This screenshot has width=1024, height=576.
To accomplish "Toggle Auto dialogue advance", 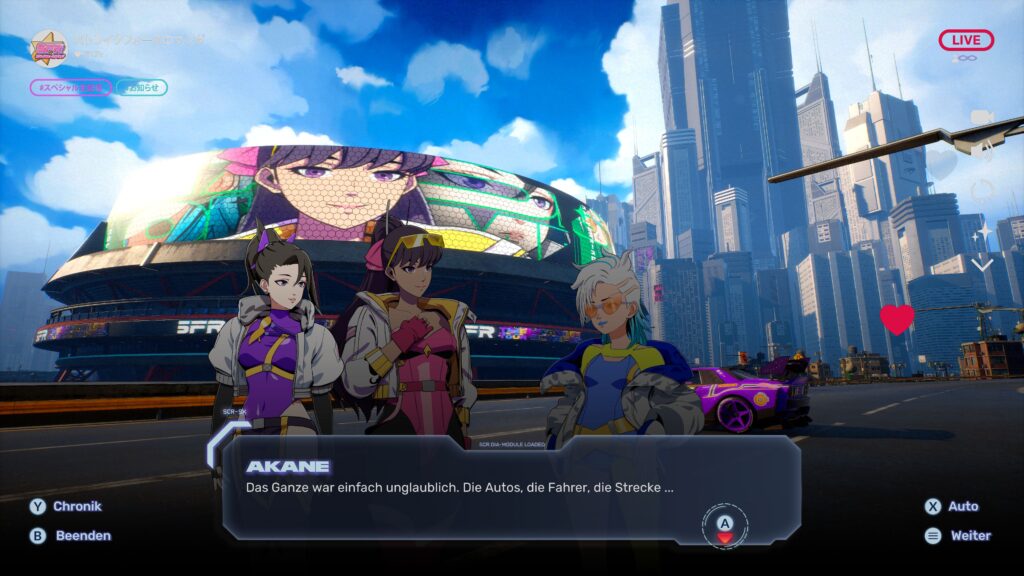I will 951,506.
